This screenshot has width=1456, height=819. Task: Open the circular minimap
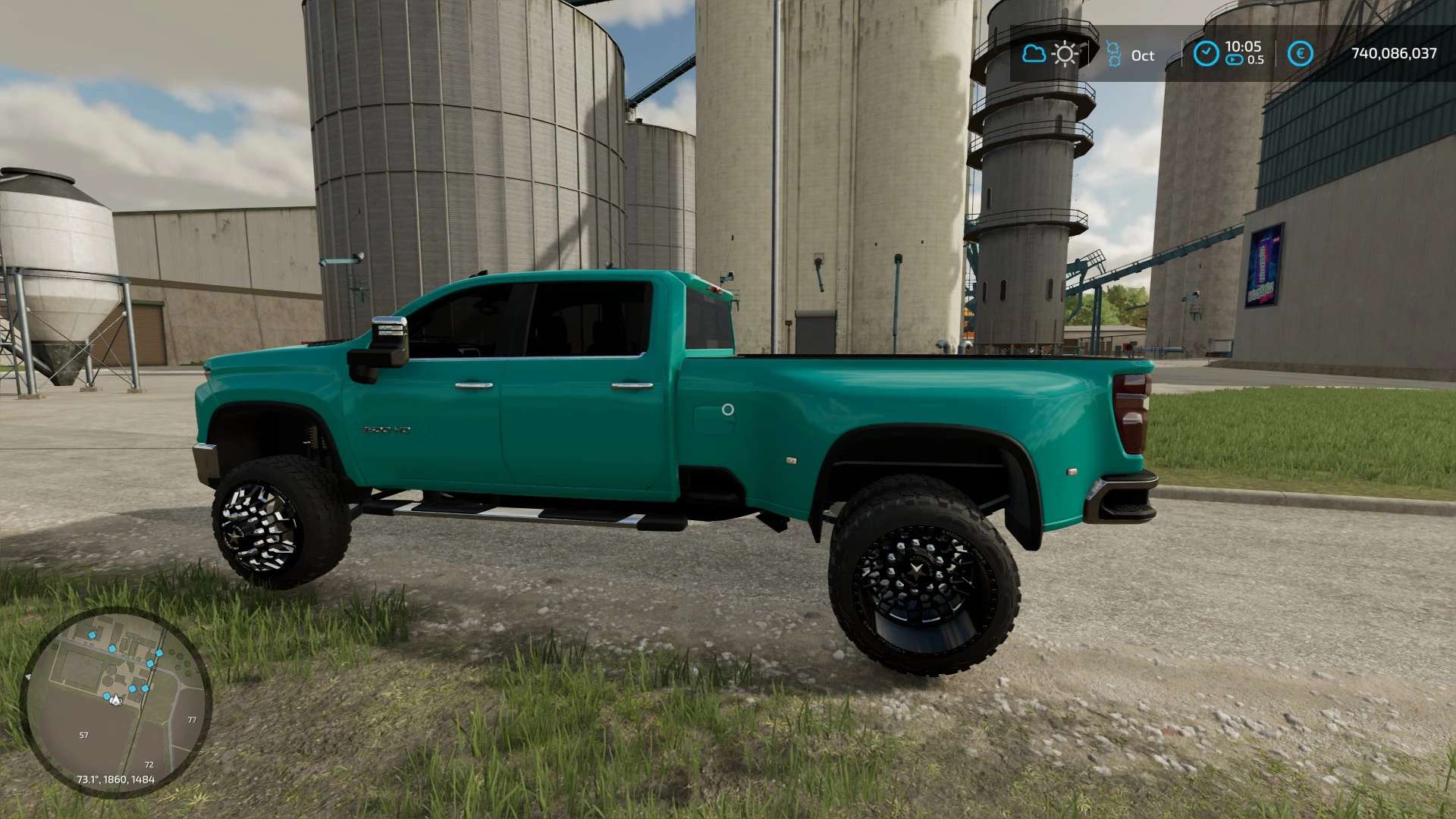point(115,703)
